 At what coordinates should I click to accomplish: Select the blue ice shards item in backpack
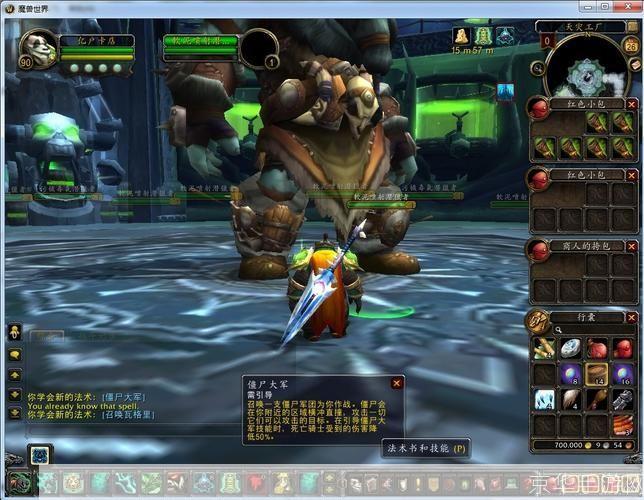click(x=546, y=400)
